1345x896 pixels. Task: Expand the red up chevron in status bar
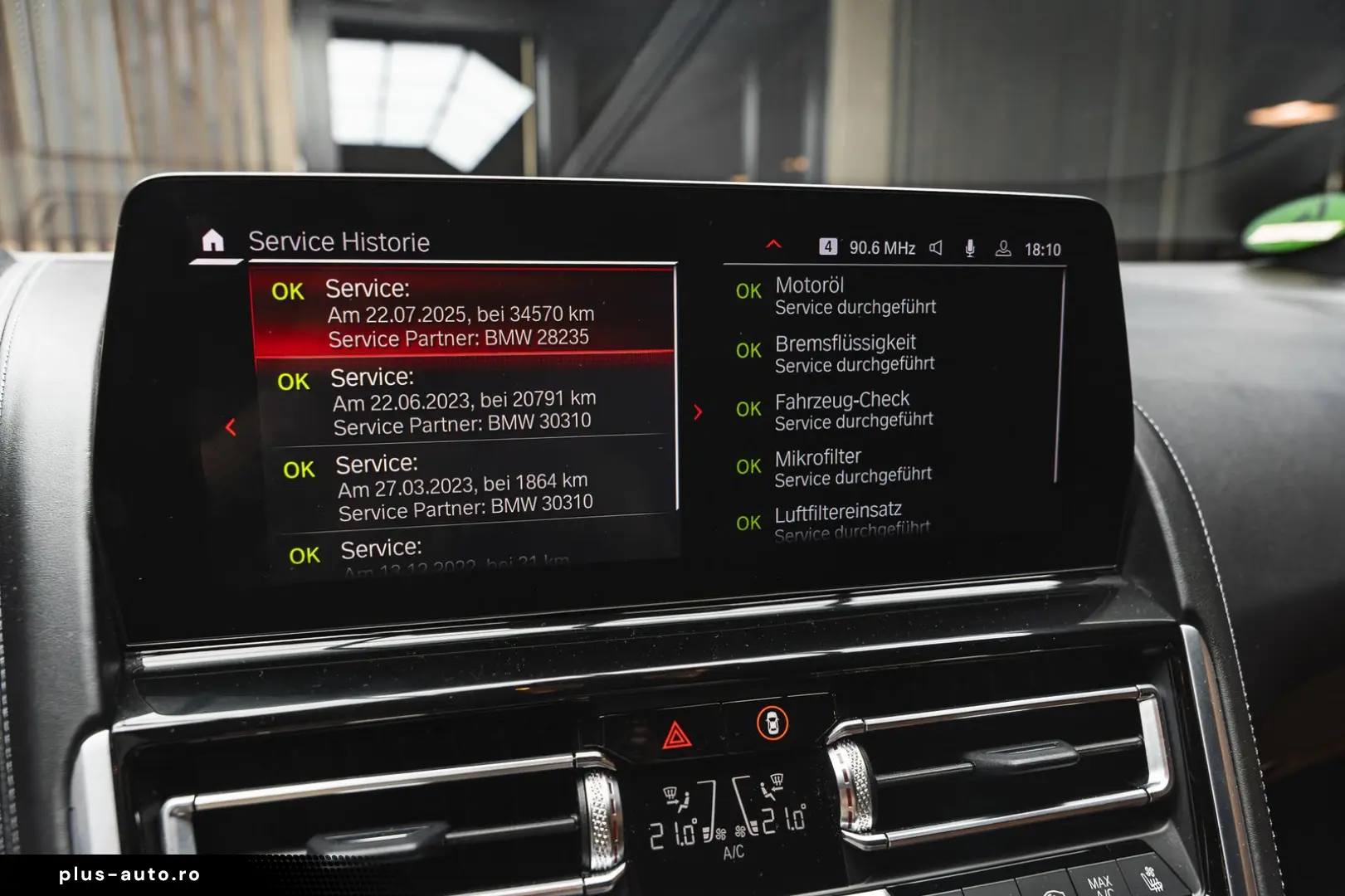[x=773, y=245]
